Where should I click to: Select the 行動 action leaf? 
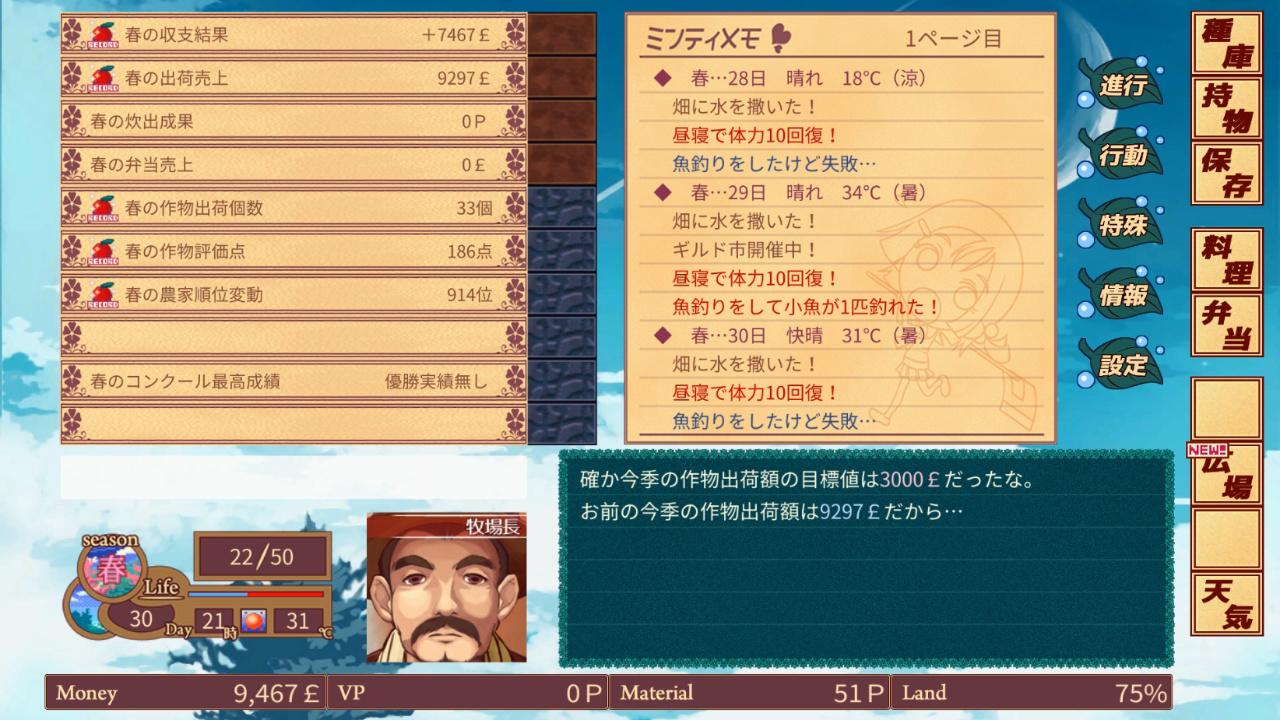[x=1122, y=155]
